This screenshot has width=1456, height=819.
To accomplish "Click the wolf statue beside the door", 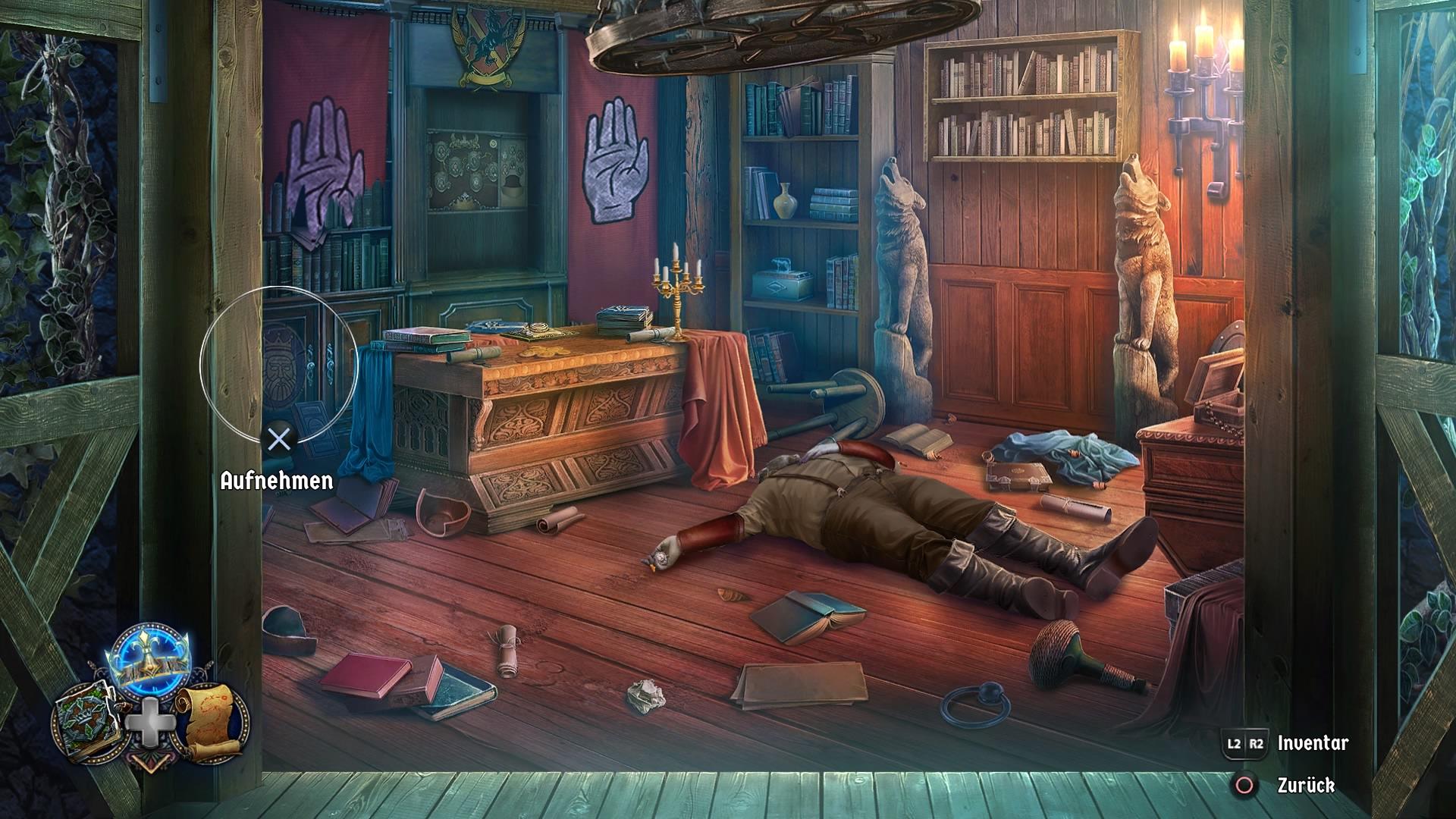I will pos(902,250).
